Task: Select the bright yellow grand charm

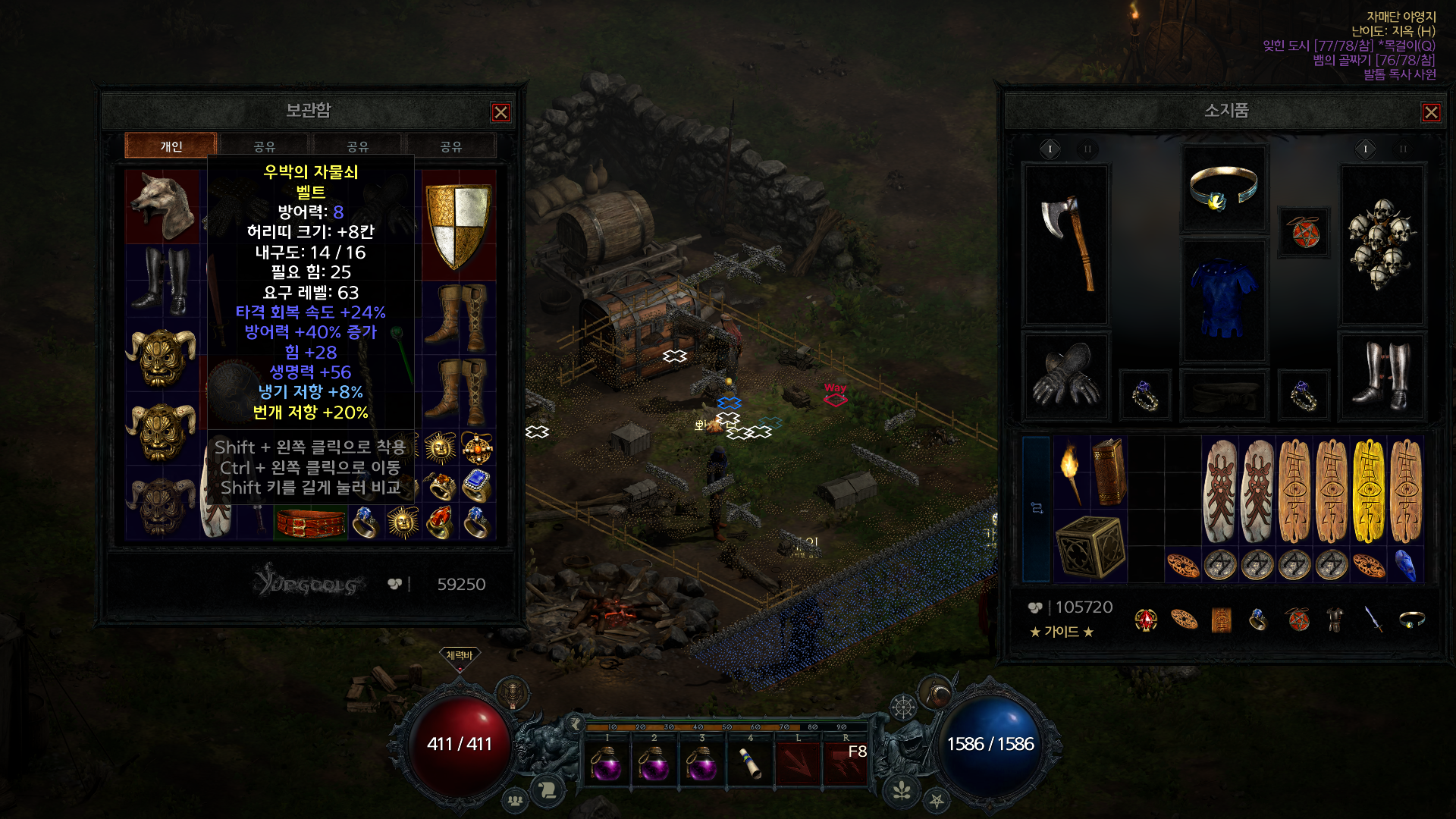Action: pos(1368,490)
